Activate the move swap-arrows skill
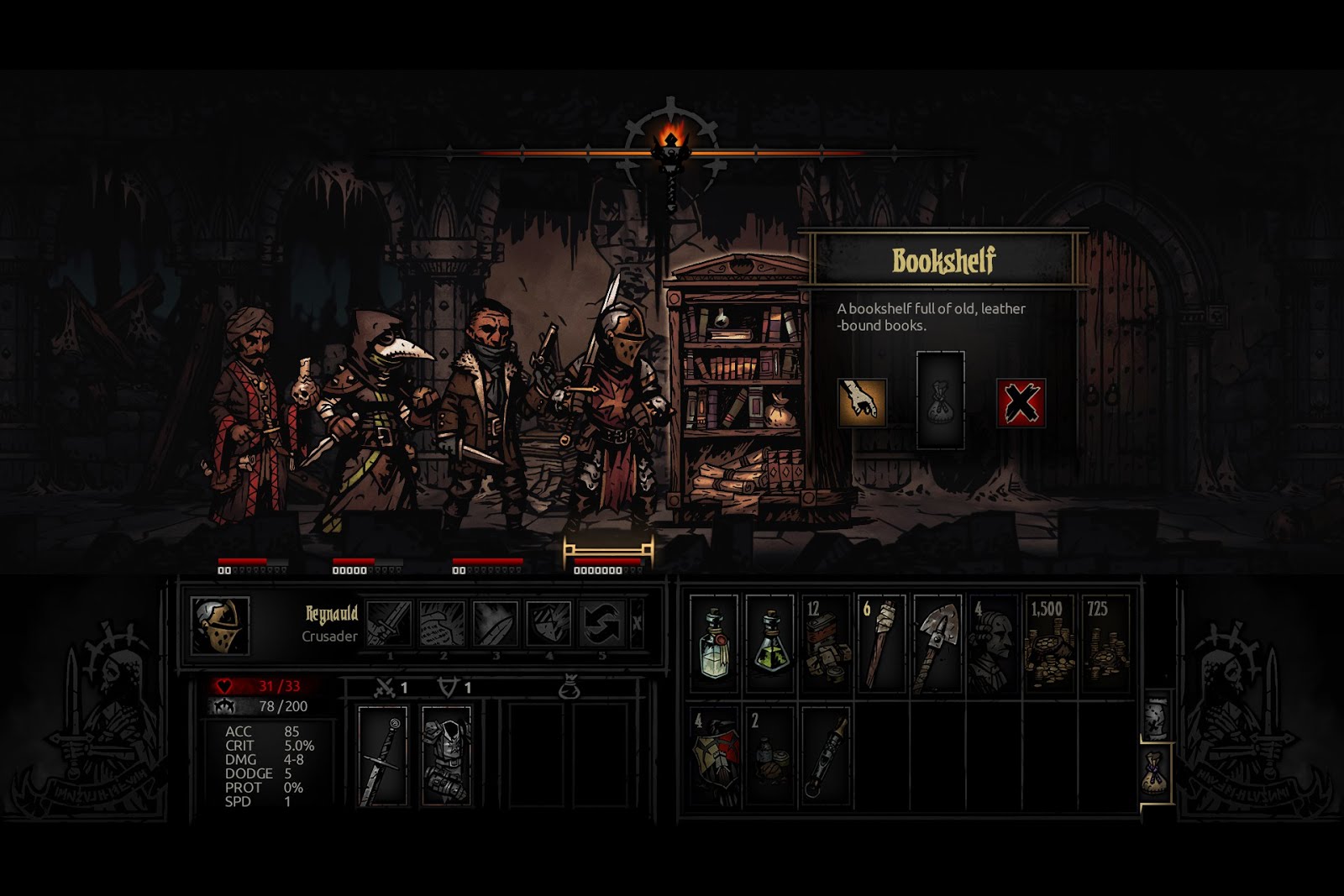 pos(601,624)
